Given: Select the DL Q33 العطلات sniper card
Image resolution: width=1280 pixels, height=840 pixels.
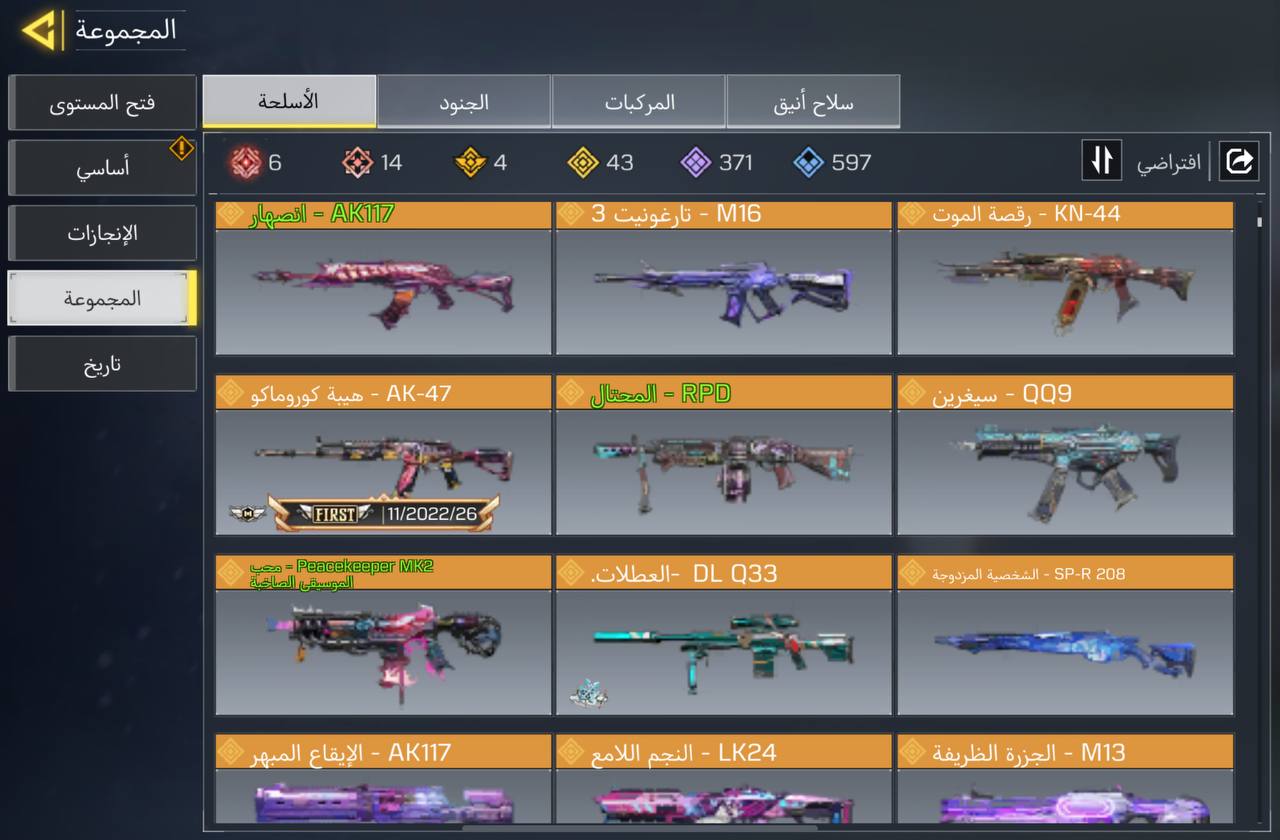Looking at the screenshot, I should [x=723, y=636].
